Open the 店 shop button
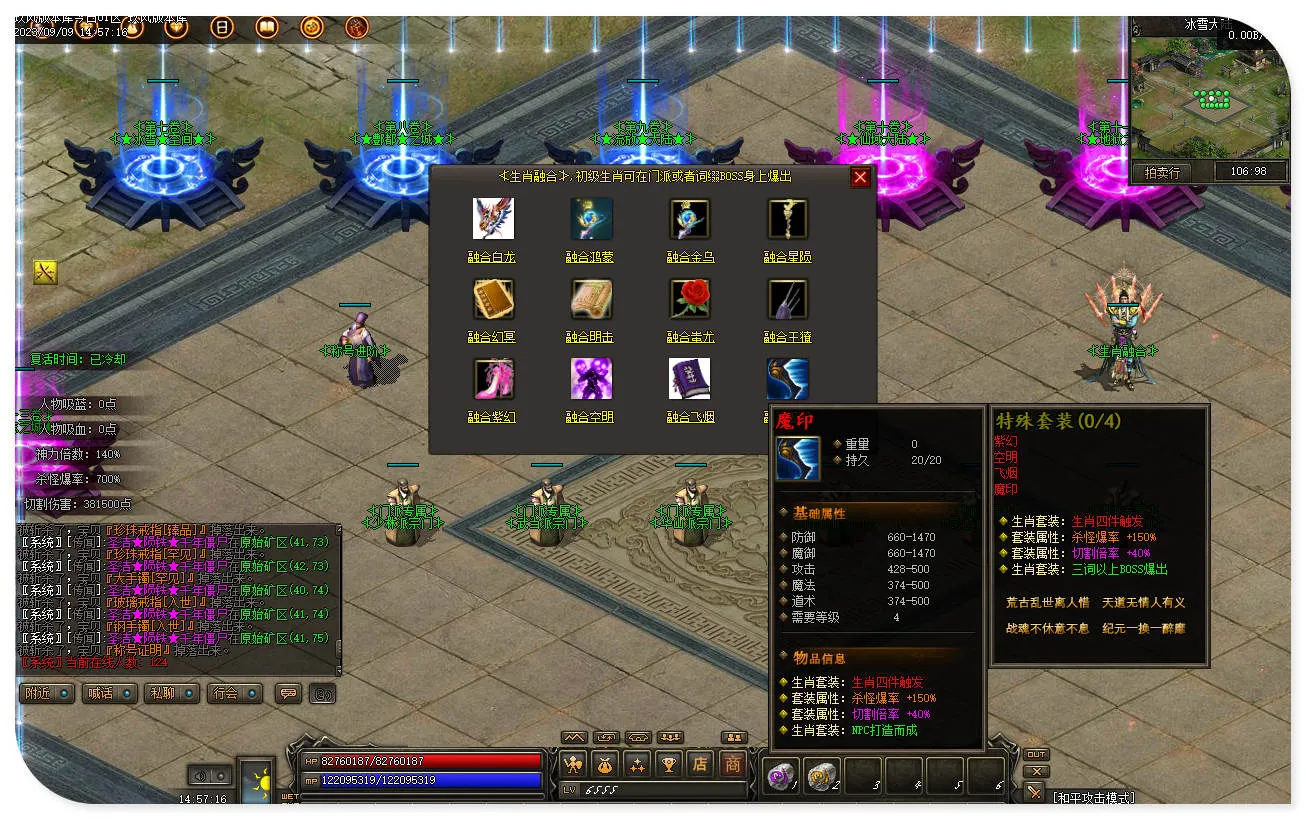The height and width of the screenshot is (819, 1306). click(x=700, y=764)
